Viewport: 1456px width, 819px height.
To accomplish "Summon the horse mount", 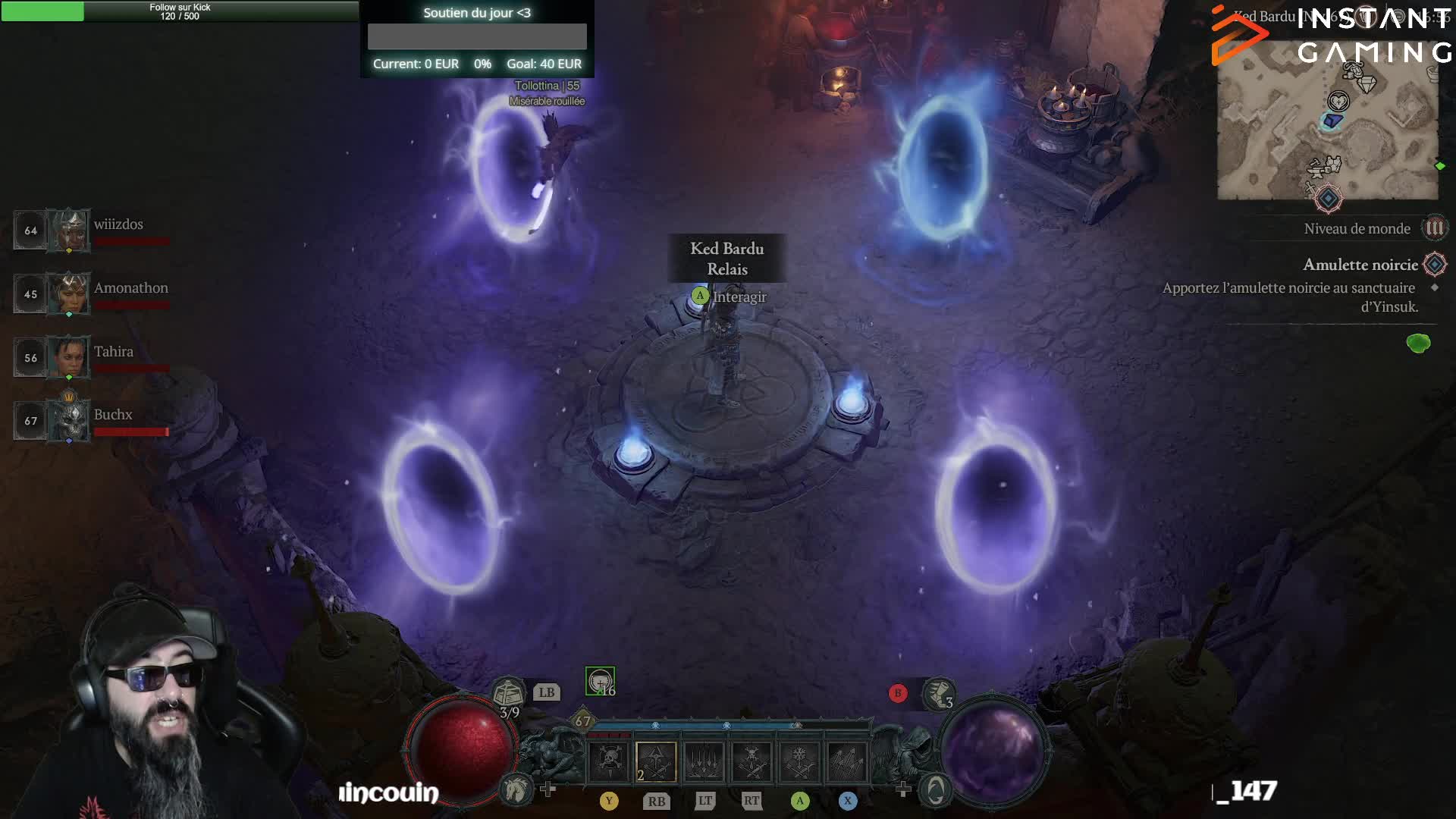I will pyautogui.click(x=516, y=790).
